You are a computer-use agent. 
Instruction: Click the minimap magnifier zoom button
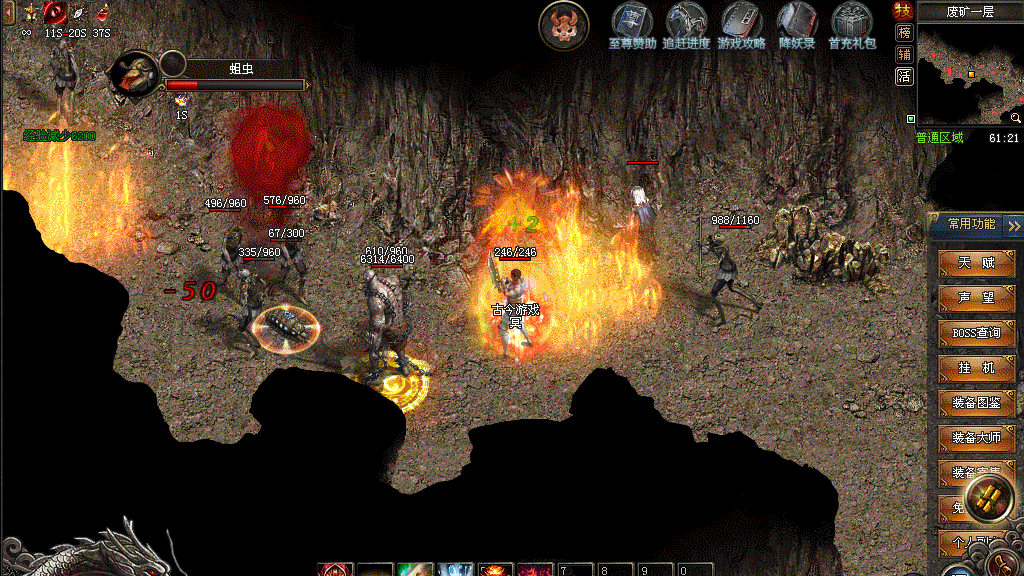[1016, 118]
